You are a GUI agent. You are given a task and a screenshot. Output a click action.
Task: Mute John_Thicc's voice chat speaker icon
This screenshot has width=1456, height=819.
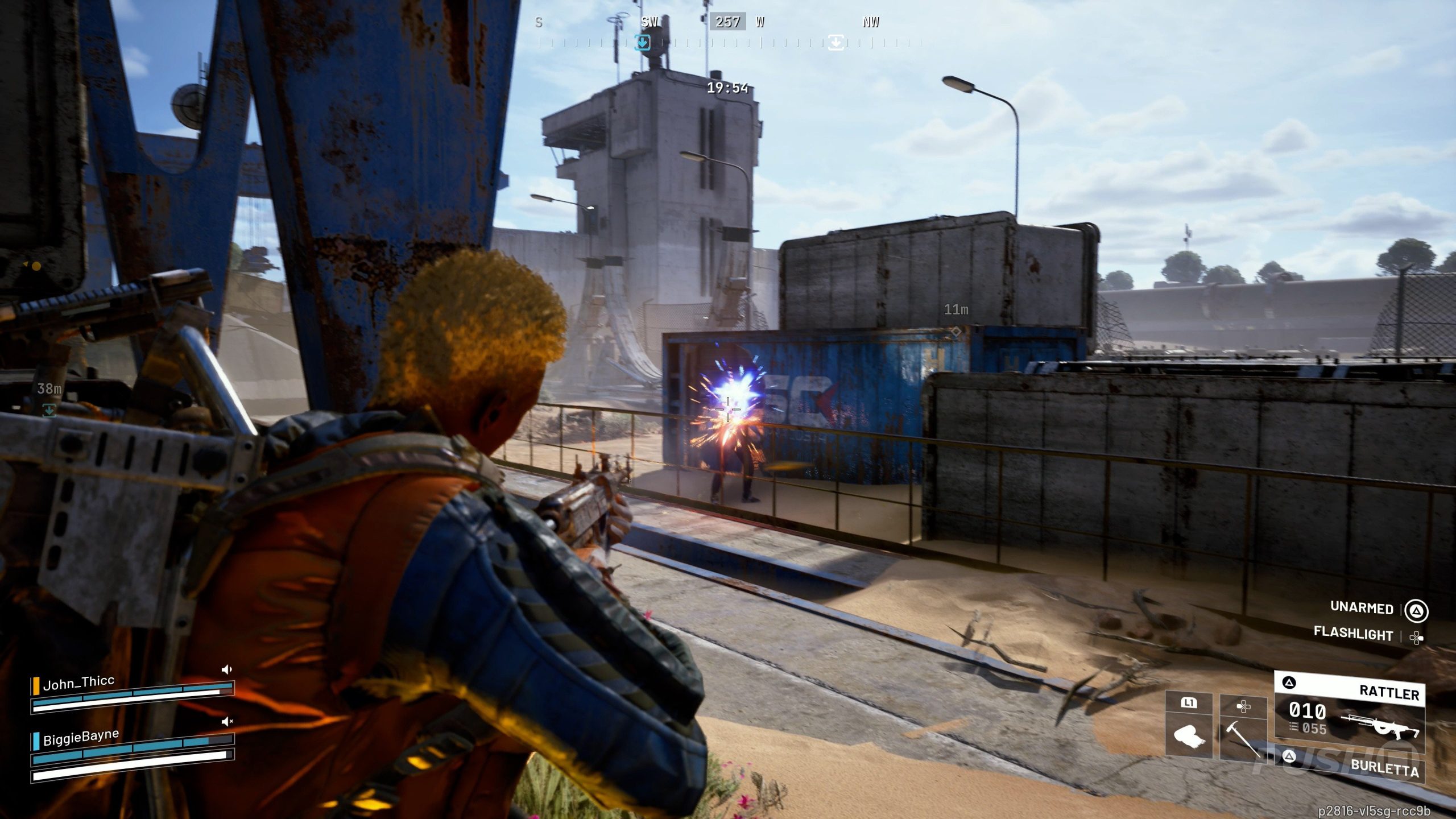pyautogui.click(x=227, y=669)
